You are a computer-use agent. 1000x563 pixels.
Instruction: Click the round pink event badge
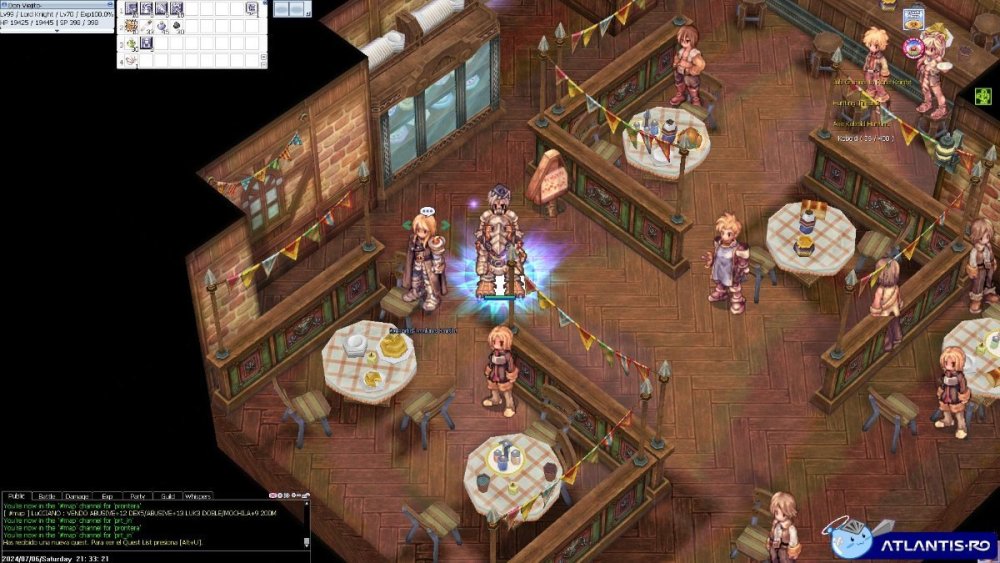913,46
